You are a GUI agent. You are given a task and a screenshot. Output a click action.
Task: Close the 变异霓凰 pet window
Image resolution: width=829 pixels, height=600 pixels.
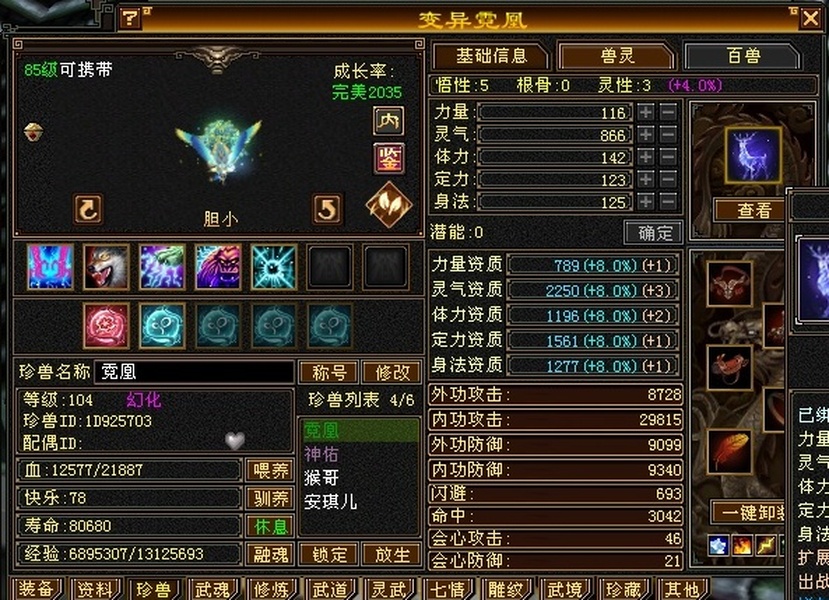(x=810, y=18)
